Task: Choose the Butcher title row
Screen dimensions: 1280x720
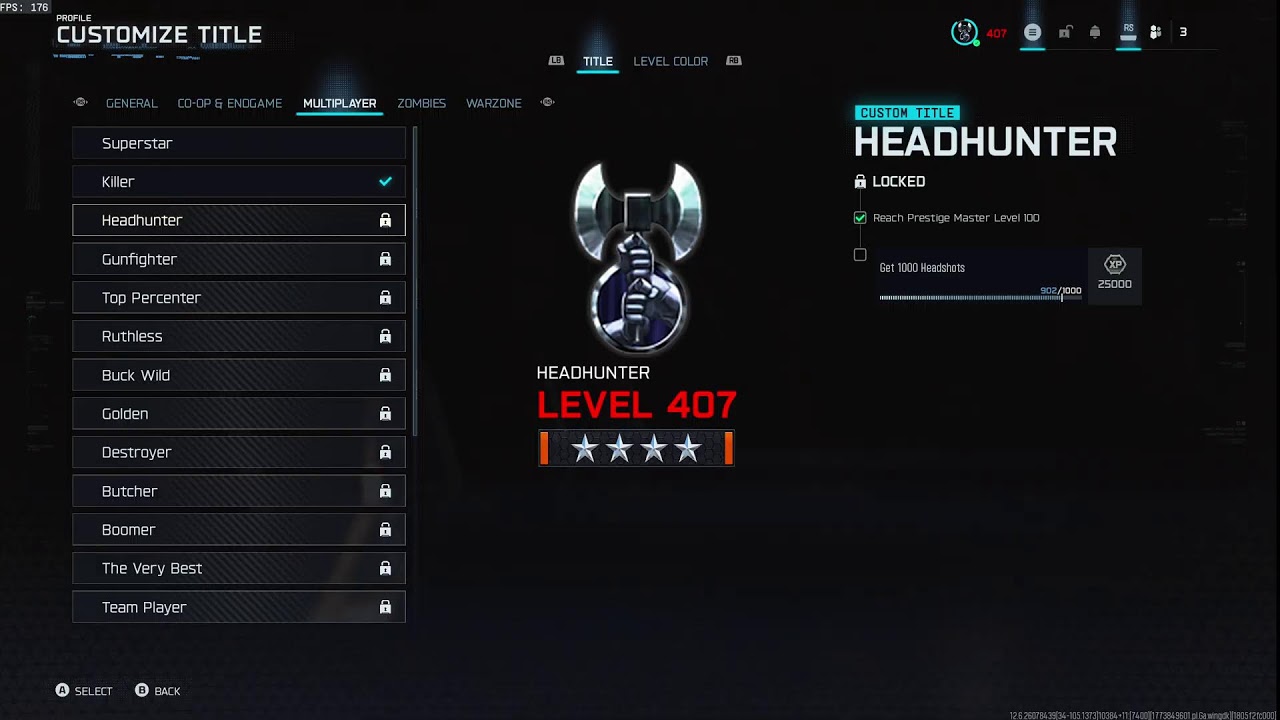Action: [x=238, y=491]
